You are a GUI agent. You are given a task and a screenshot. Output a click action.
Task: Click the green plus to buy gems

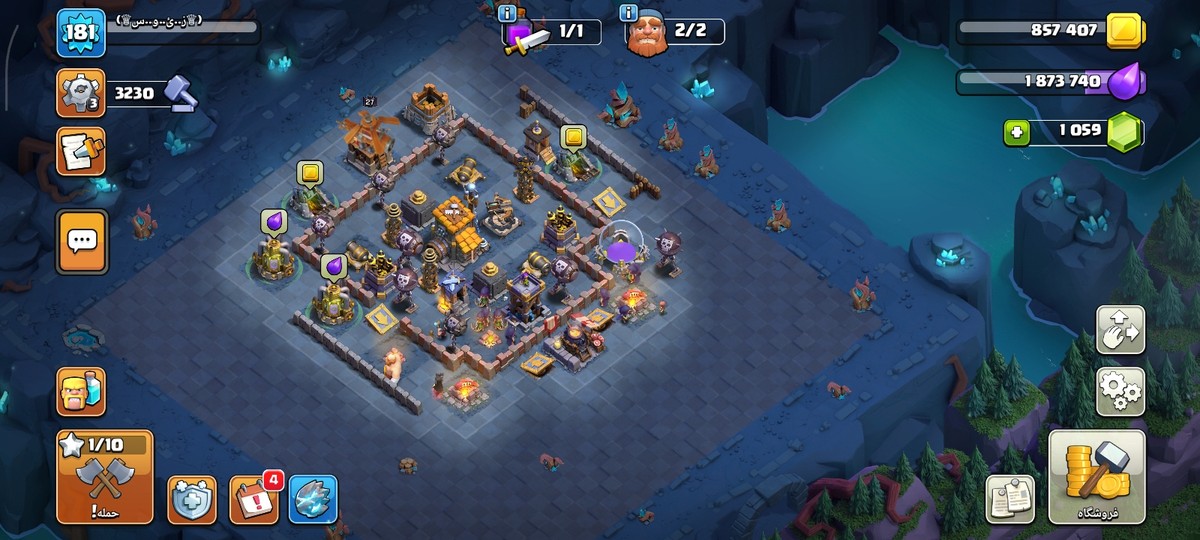tap(1017, 131)
